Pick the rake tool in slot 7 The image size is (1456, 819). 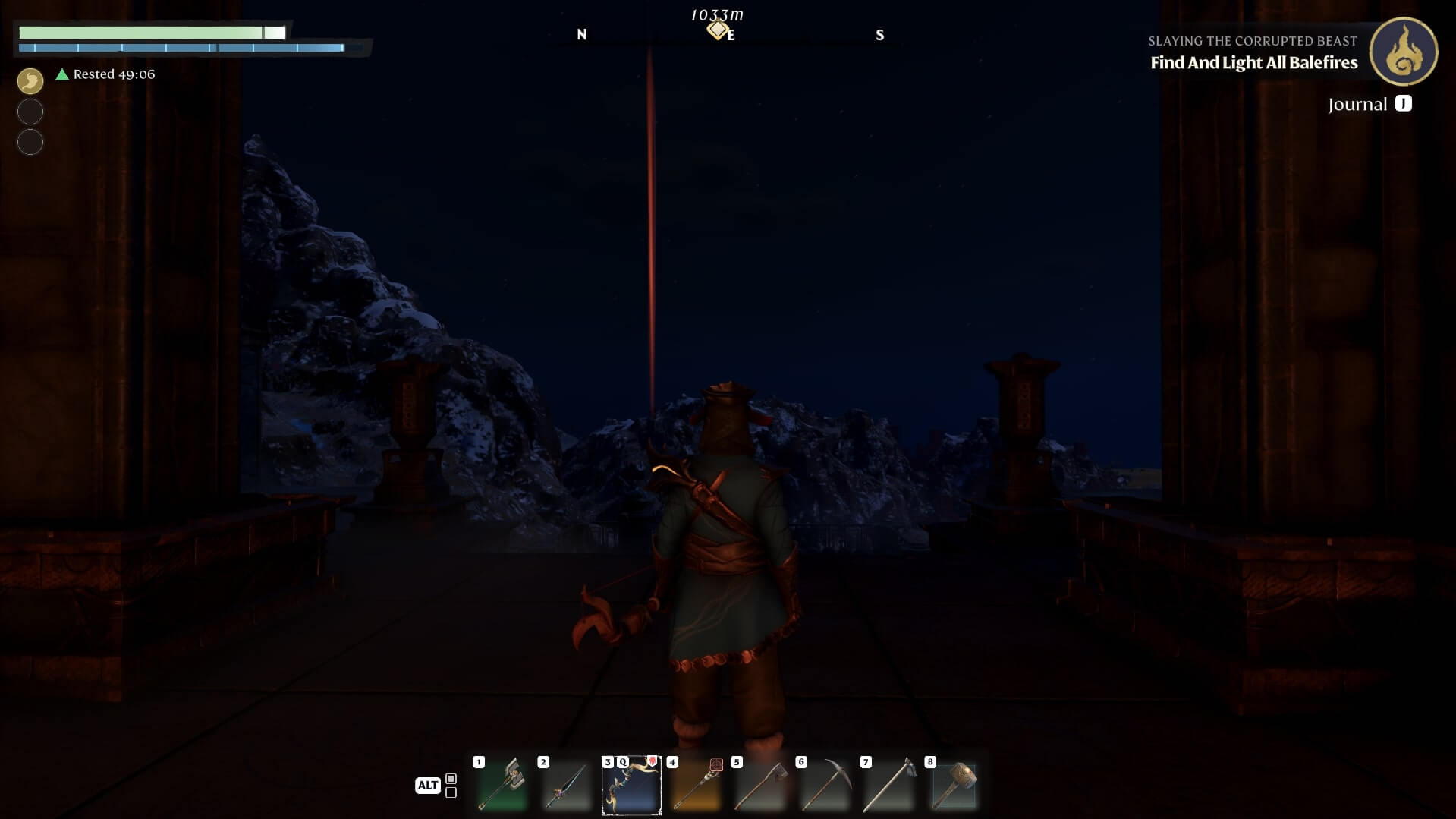pyautogui.click(x=889, y=786)
